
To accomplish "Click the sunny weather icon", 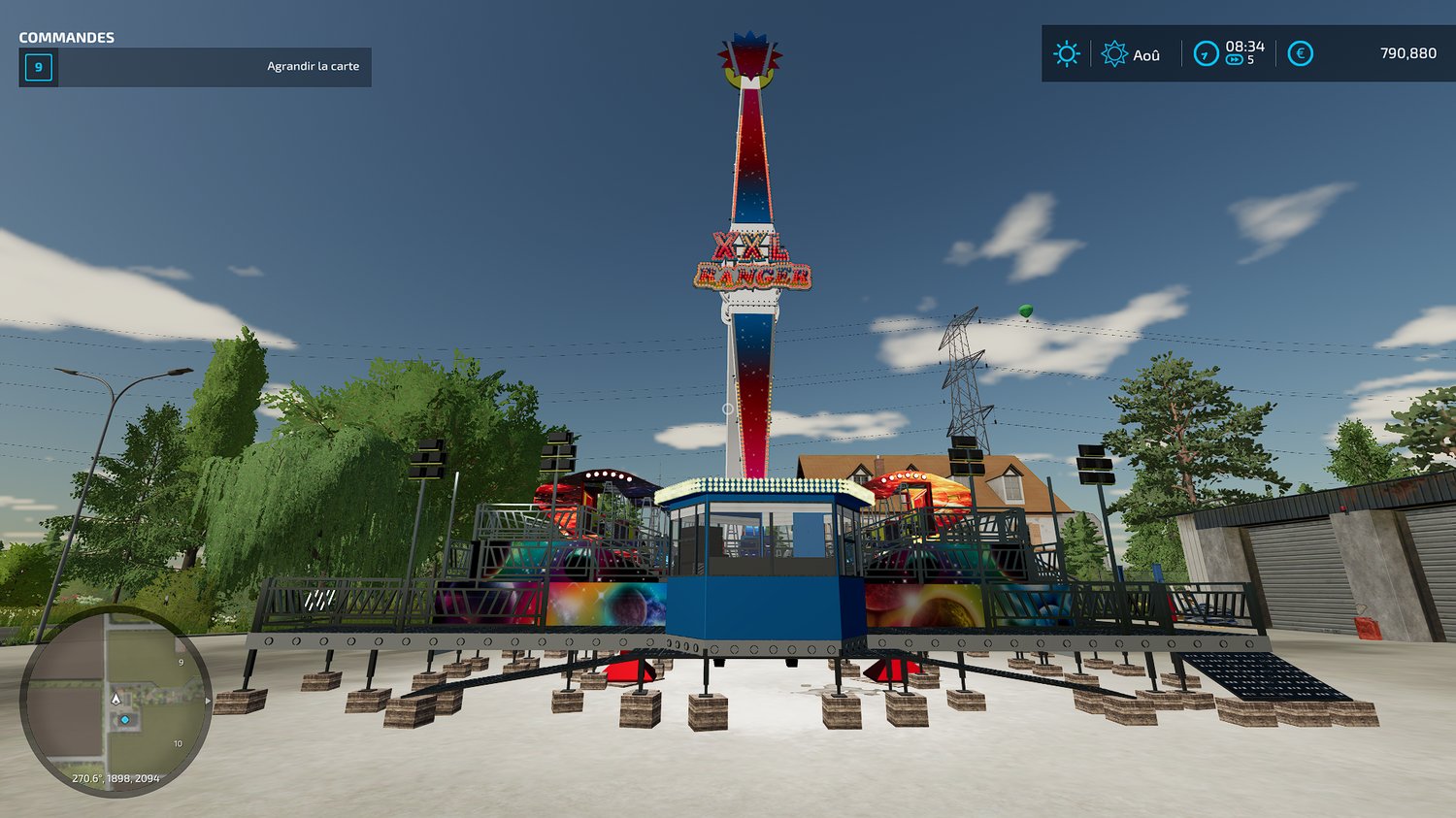I will 1067,53.
